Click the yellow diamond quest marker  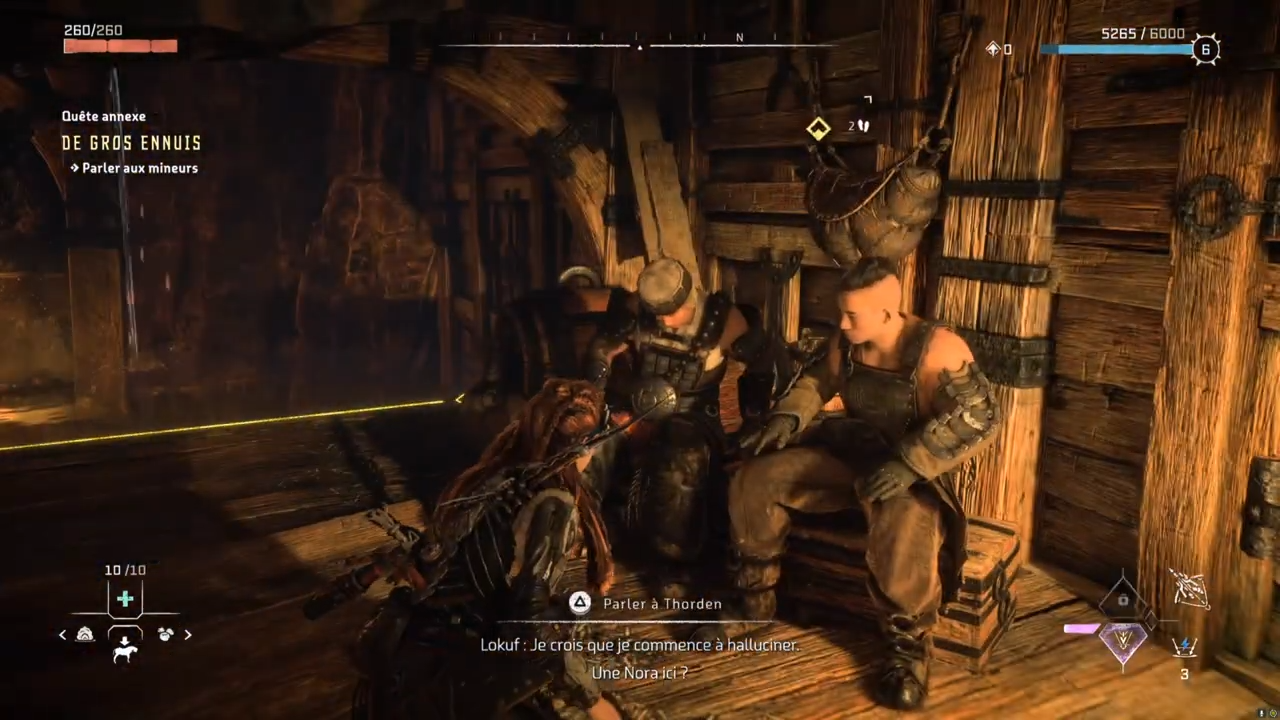coord(819,127)
